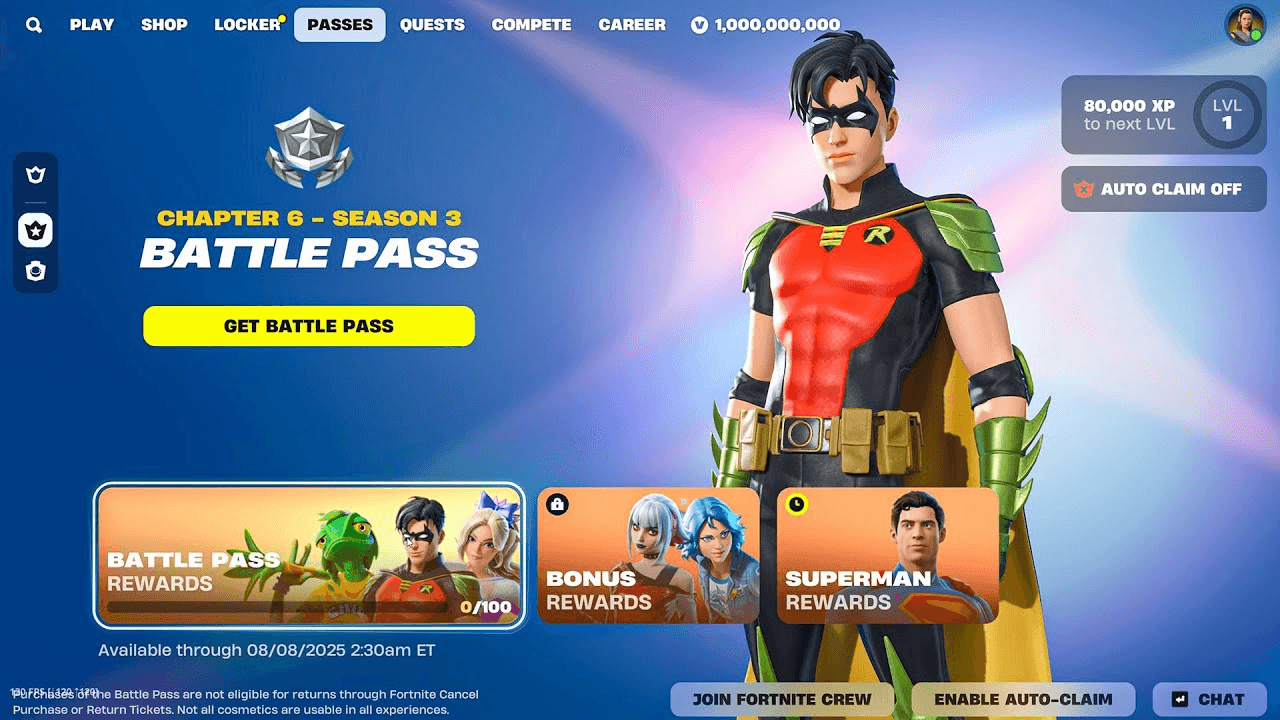Open the Superman Rewards card
This screenshot has width=1280, height=720.
(888, 556)
